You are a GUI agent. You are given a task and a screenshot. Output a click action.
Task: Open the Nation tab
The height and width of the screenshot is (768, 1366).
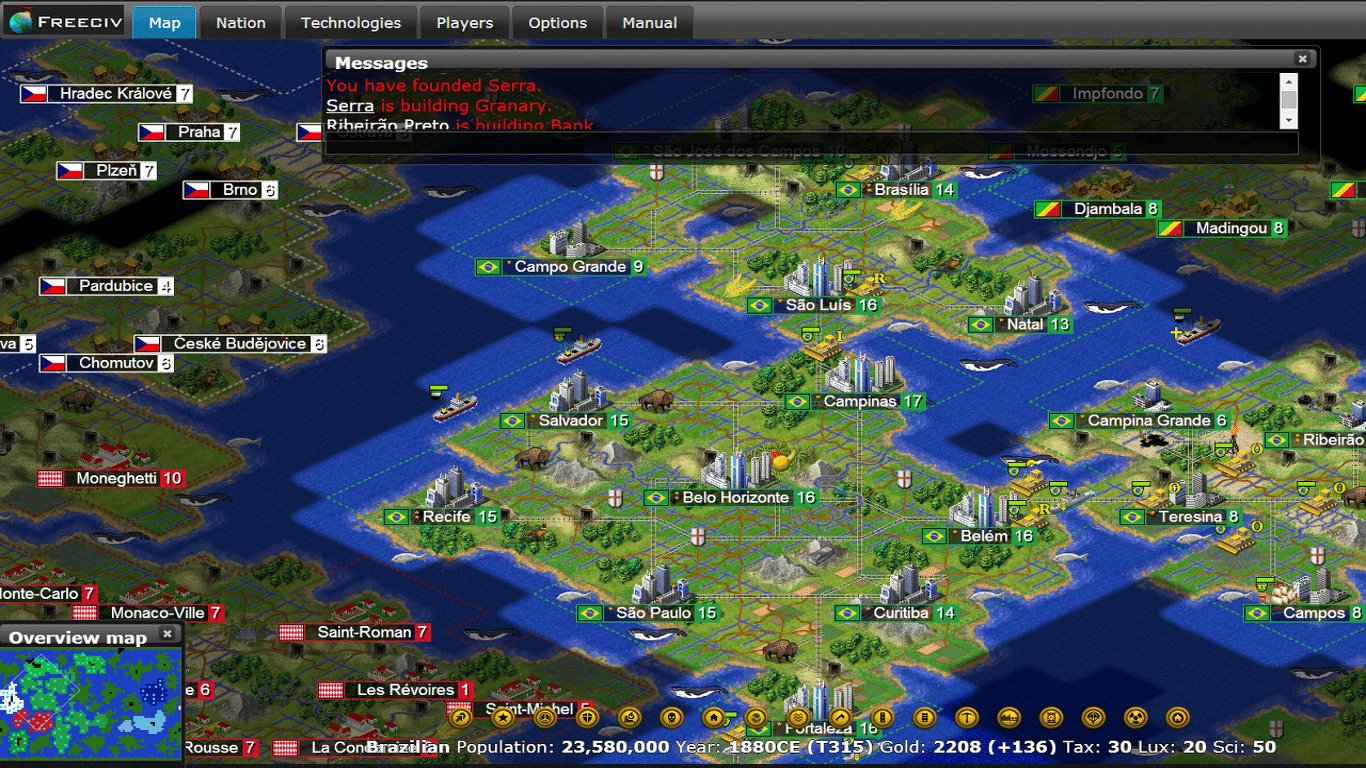(241, 22)
